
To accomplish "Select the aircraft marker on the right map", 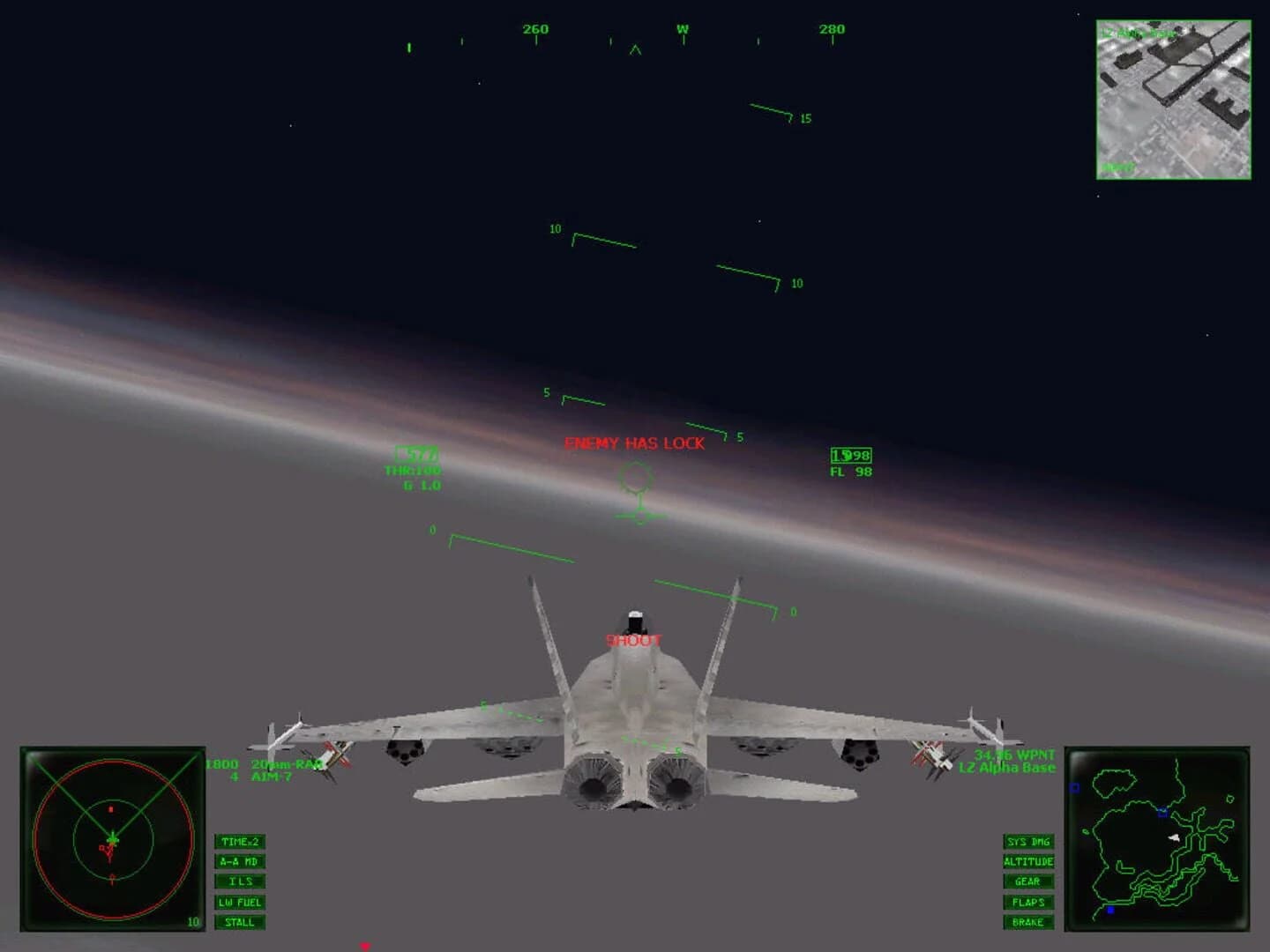I will click(1174, 837).
